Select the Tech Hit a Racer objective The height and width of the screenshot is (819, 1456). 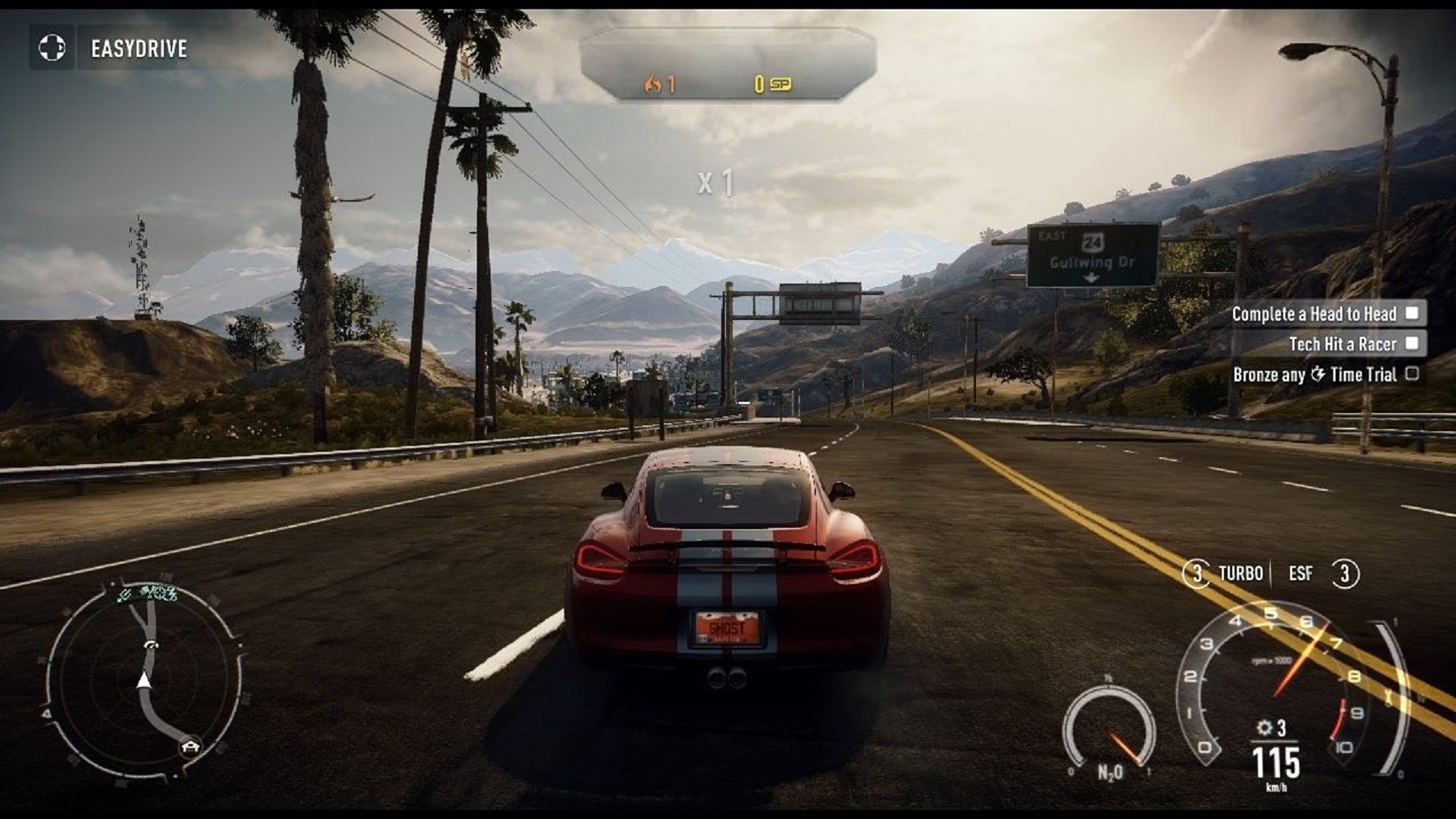pyautogui.click(x=1341, y=344)
